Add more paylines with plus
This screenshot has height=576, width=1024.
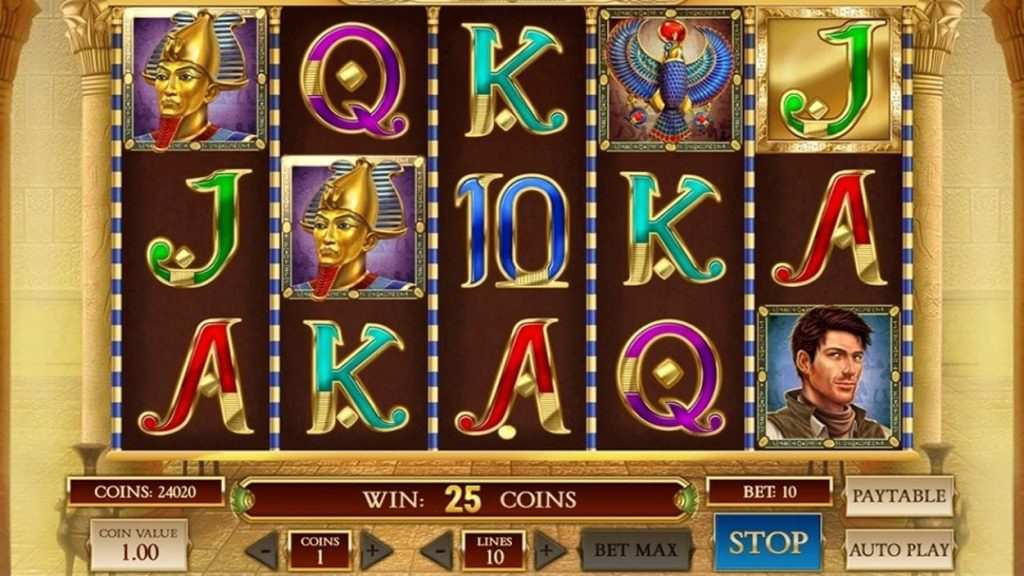pyautogui.click(x=549, y=550)
